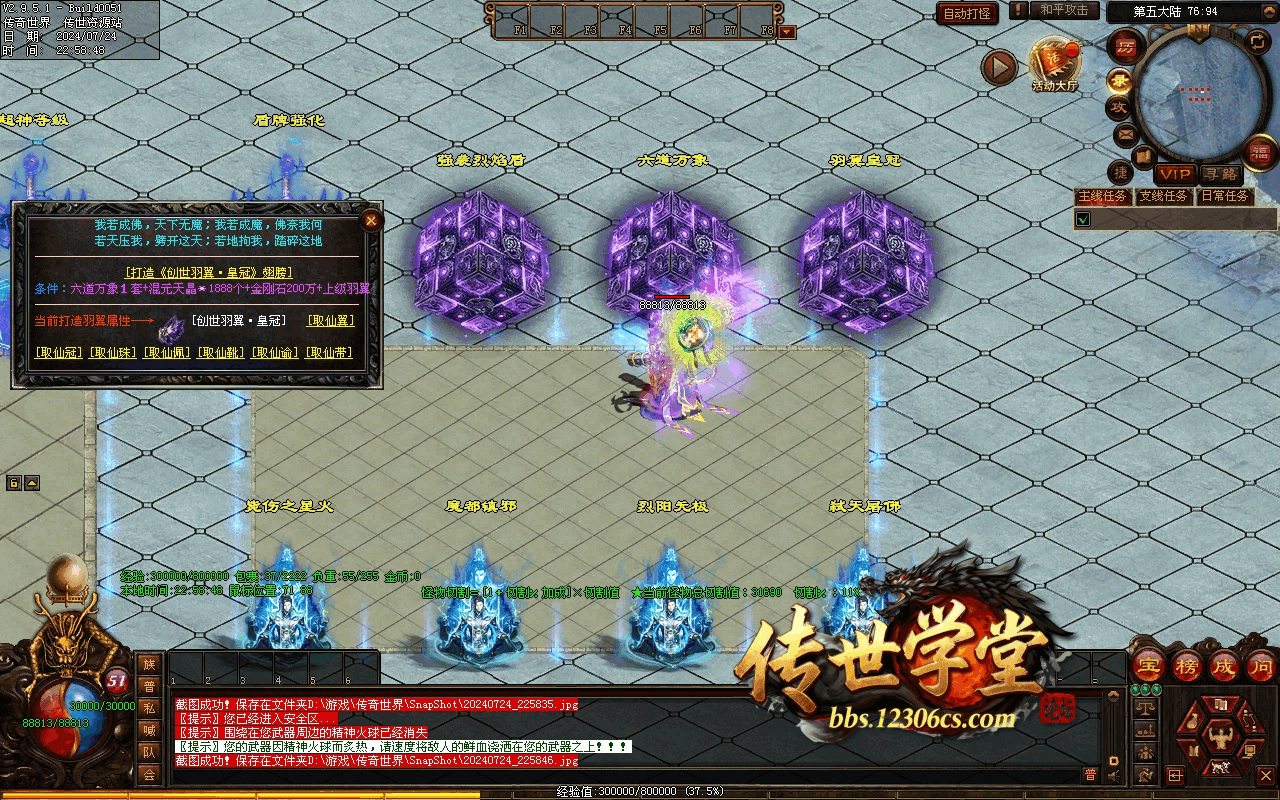Show the 日常任务 tab

click(1225, 197)
